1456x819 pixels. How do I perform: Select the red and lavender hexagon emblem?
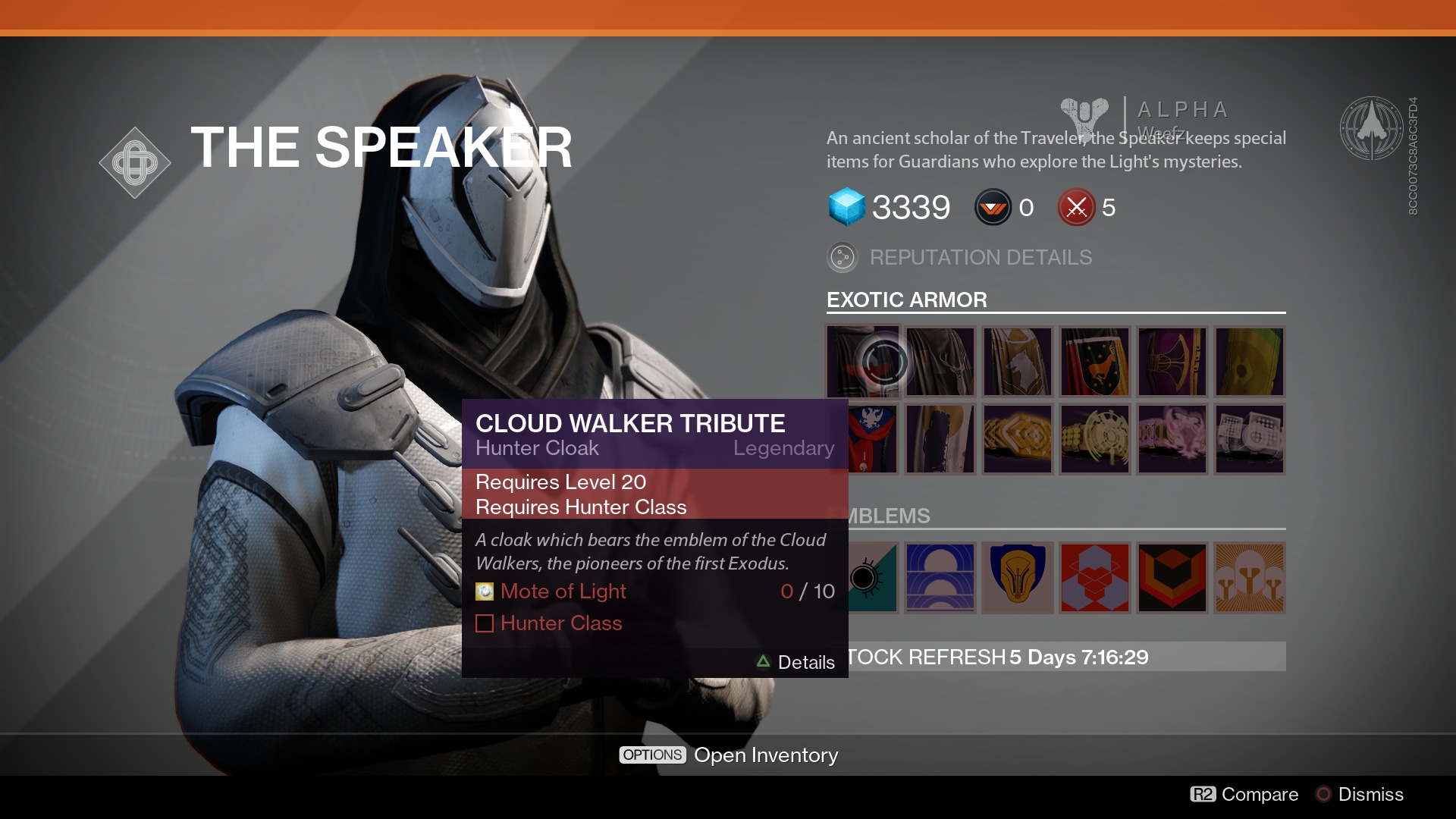(x=1095, y=578)
